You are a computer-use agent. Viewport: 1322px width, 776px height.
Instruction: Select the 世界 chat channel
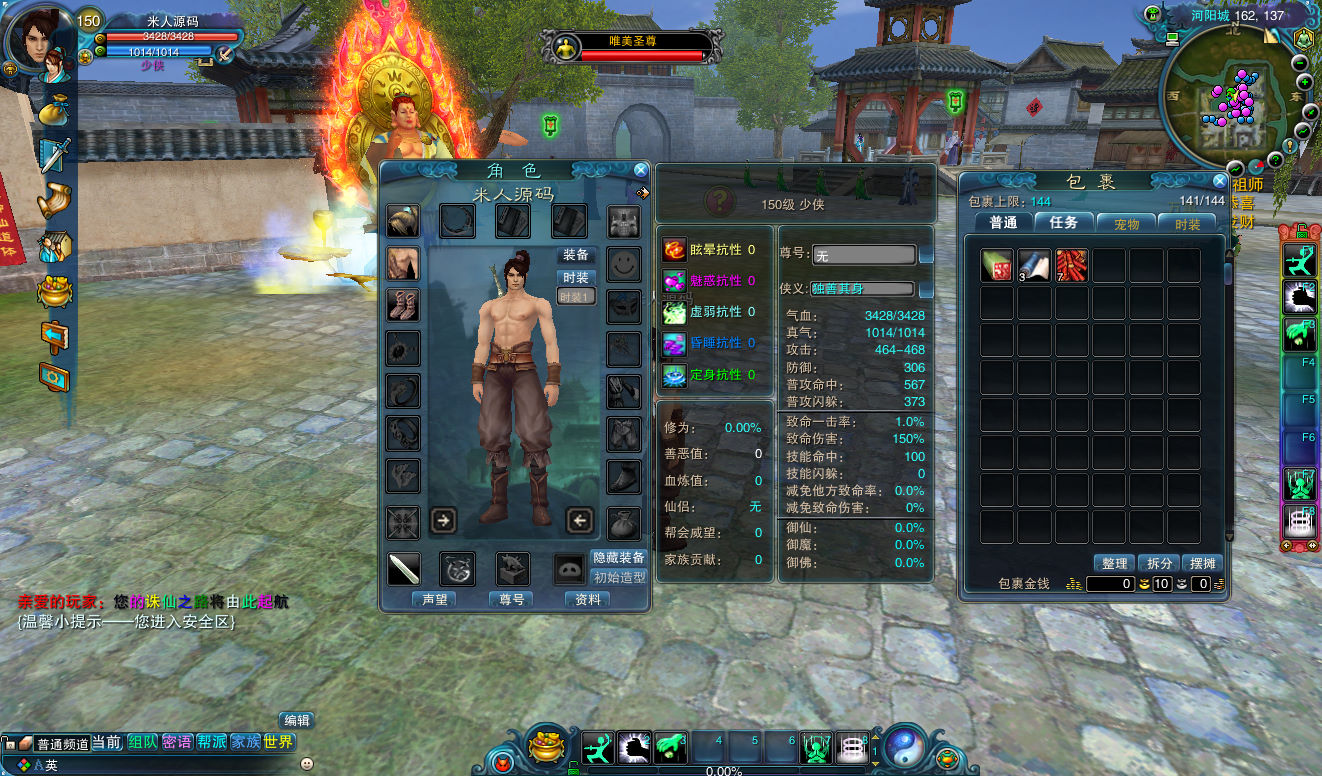click(279, 742)
